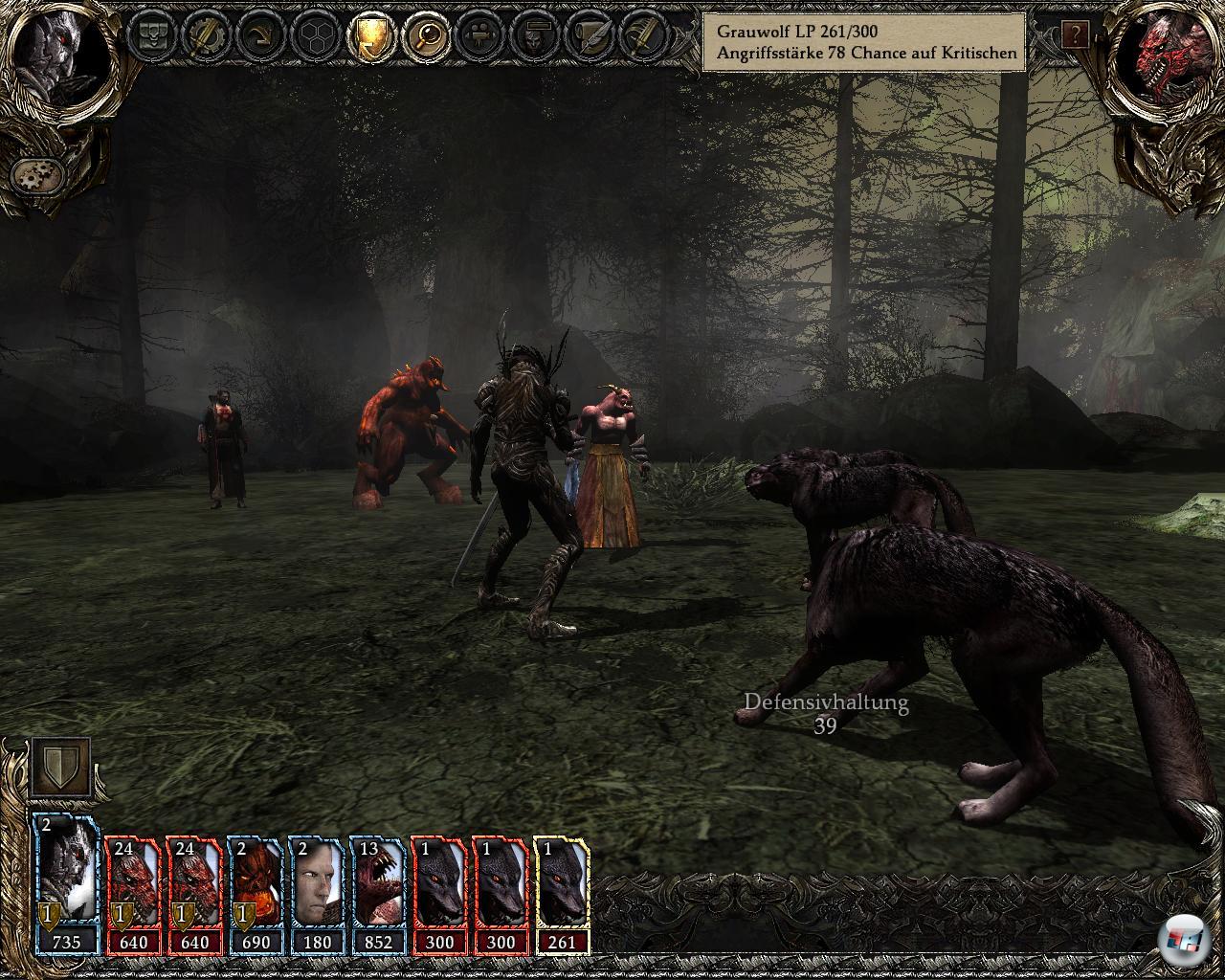Toggle the hexagon grid icon

click(313, 36)
